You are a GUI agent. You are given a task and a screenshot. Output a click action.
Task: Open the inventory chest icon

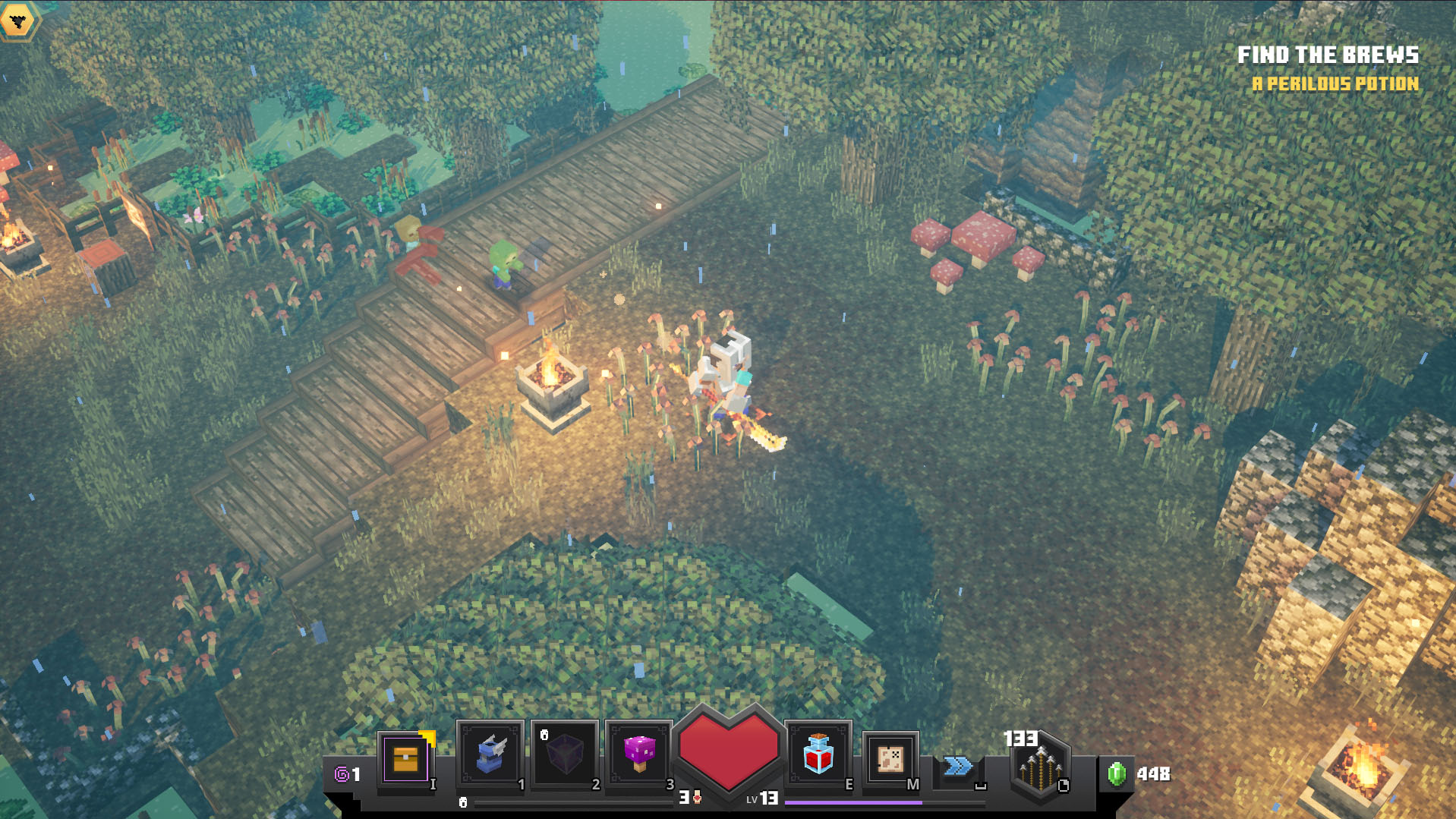coord(405,758)
